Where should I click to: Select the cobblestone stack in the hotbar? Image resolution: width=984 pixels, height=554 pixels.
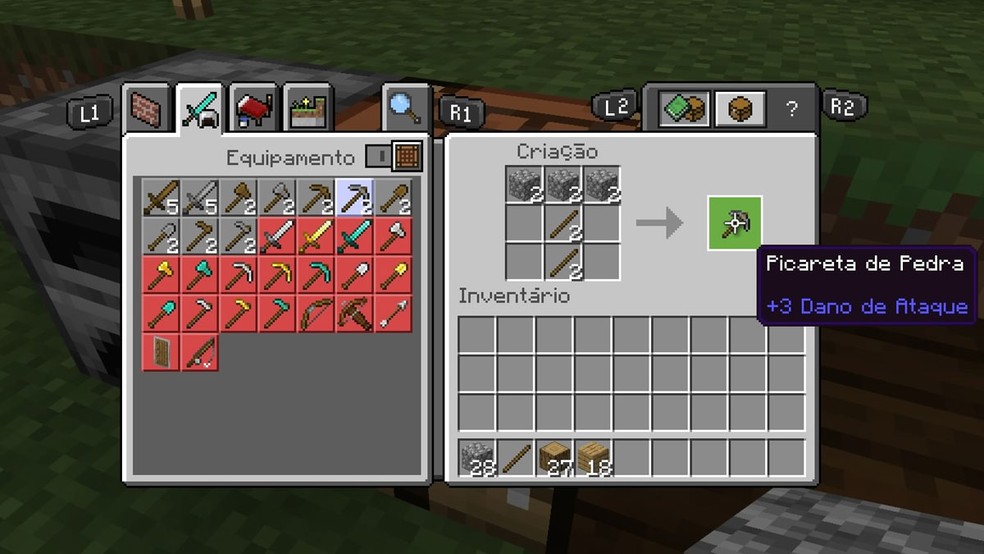coord(478,459)
